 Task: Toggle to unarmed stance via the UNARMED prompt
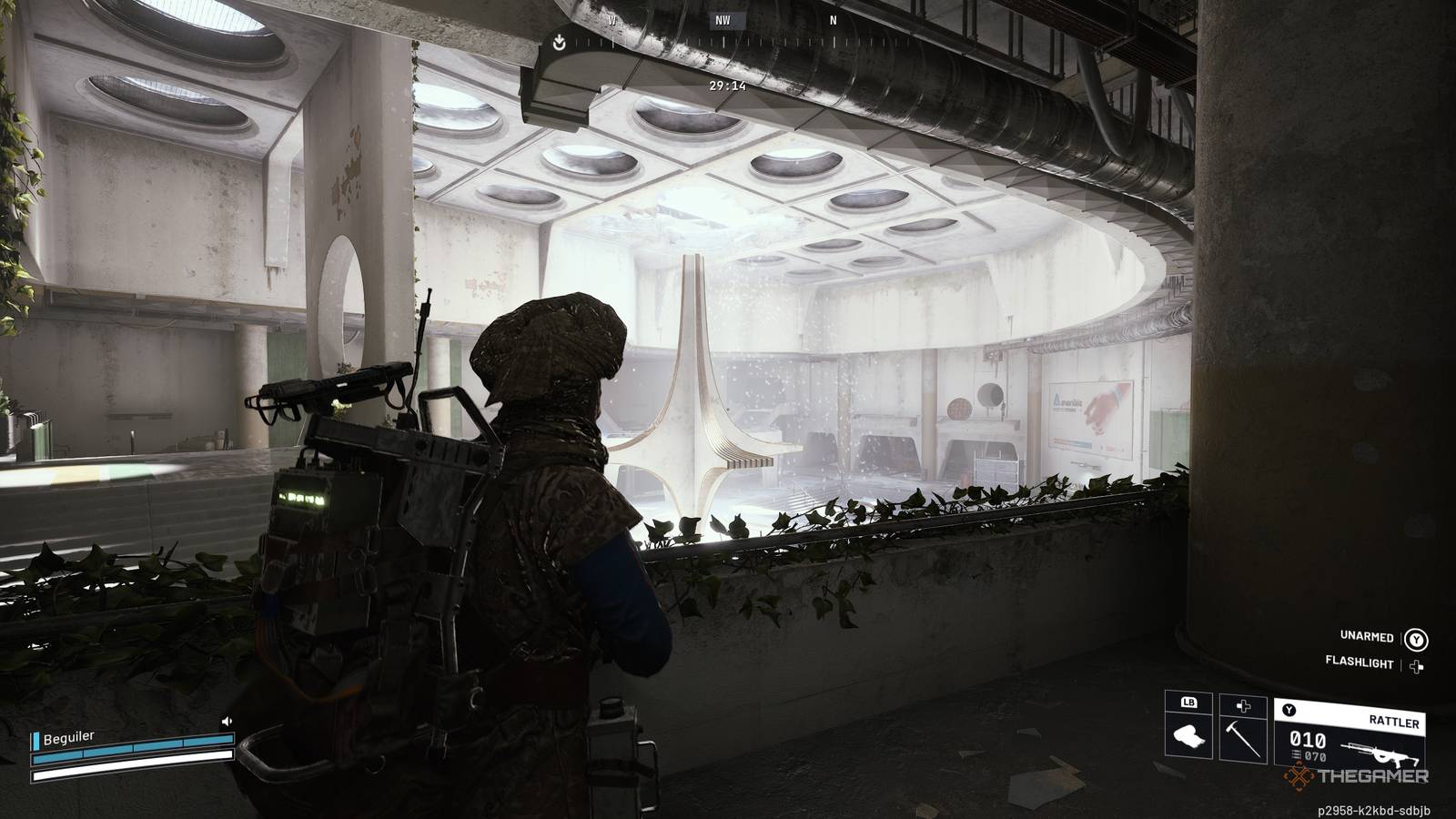point(1367,638)
